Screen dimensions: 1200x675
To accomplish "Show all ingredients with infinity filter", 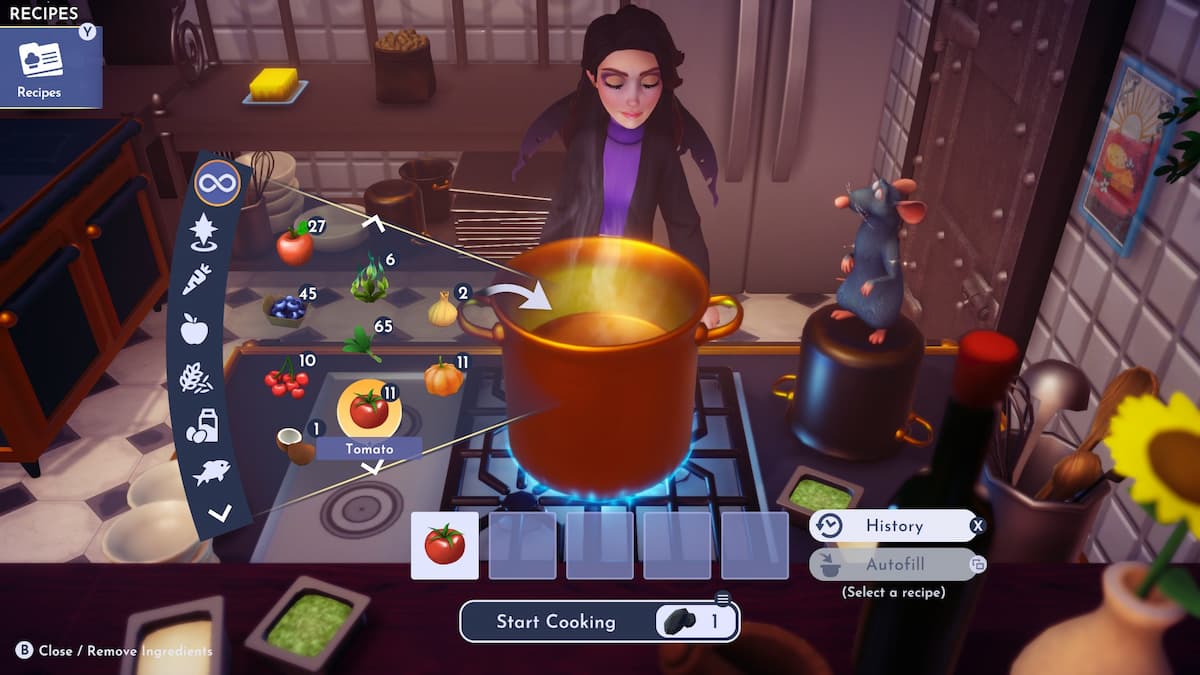I will pyautogui.click(x=217, y=184).
